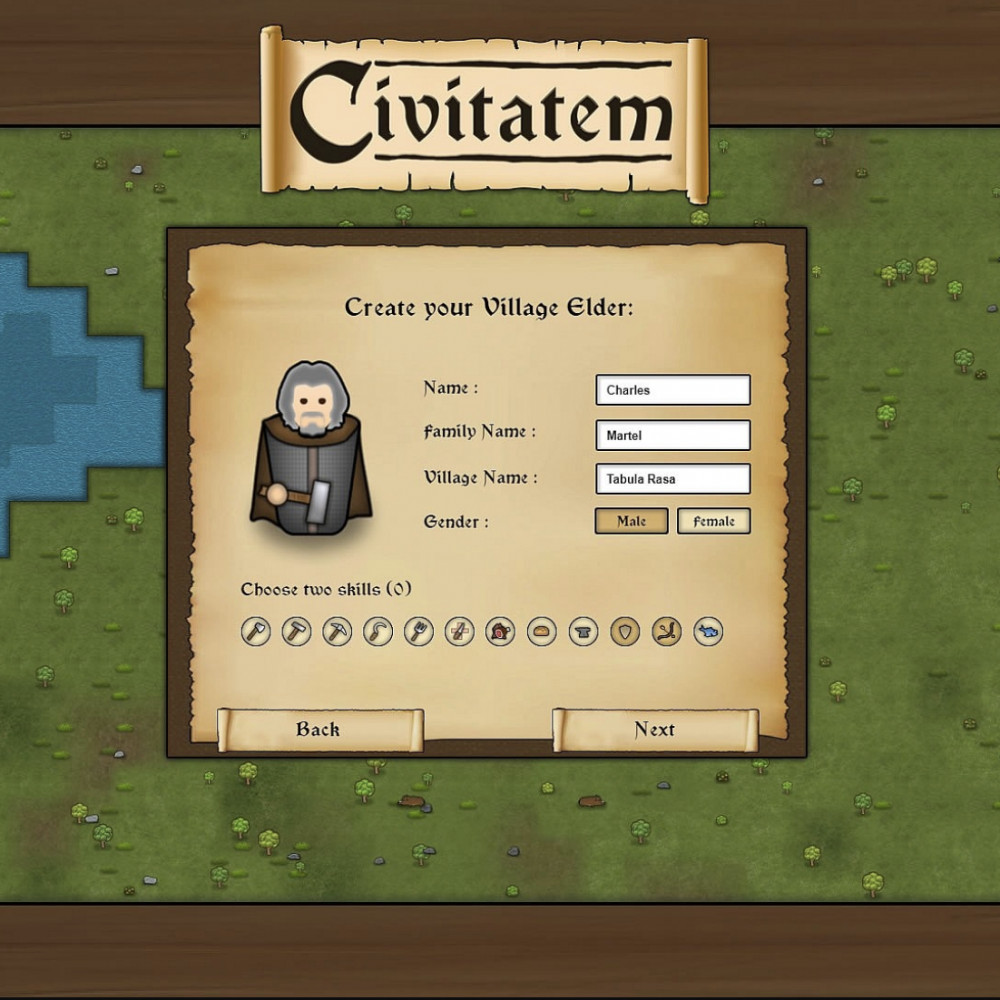The width and height of the screenshot is (1000, 1000).
Task: Choose the bread loaf skill
Action: click(542, 631)
